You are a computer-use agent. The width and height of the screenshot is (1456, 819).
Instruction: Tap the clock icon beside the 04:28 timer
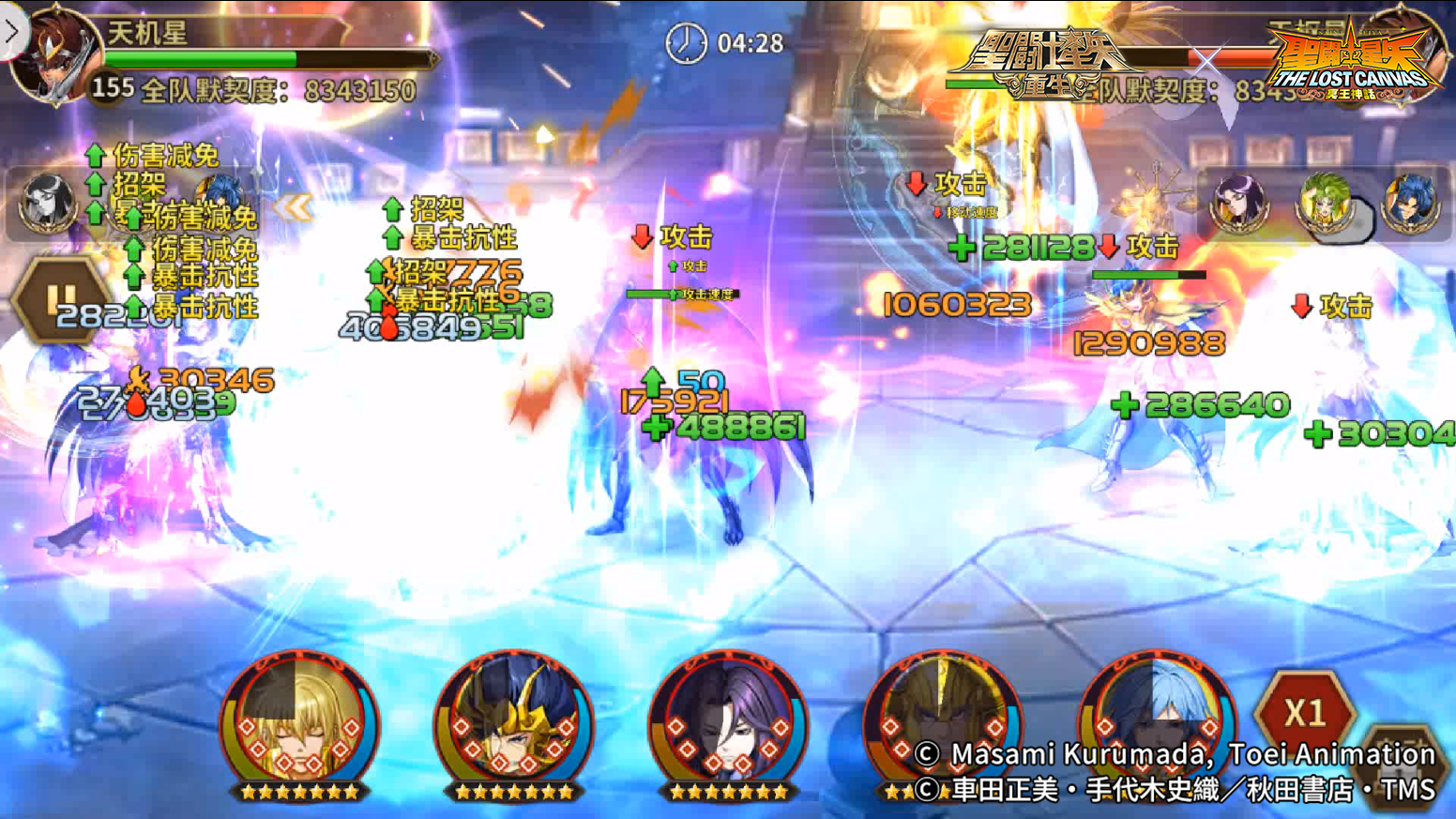684,42
